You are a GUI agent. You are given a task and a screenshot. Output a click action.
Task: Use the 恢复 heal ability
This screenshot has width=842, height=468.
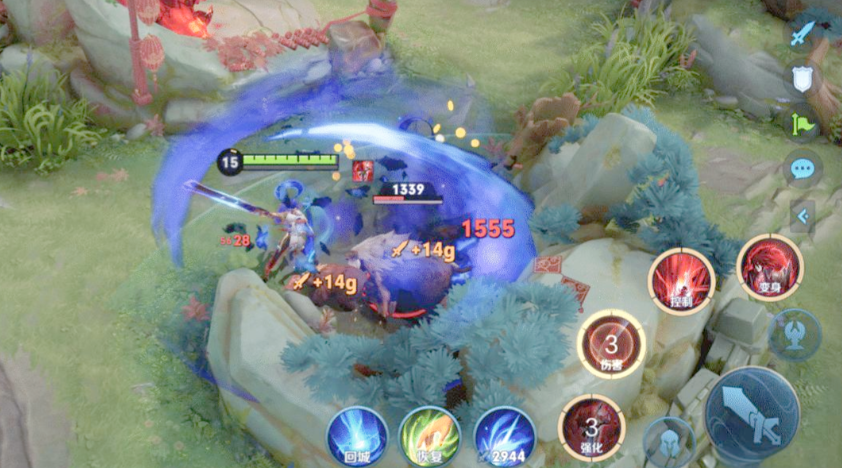(x=430, y=437)
